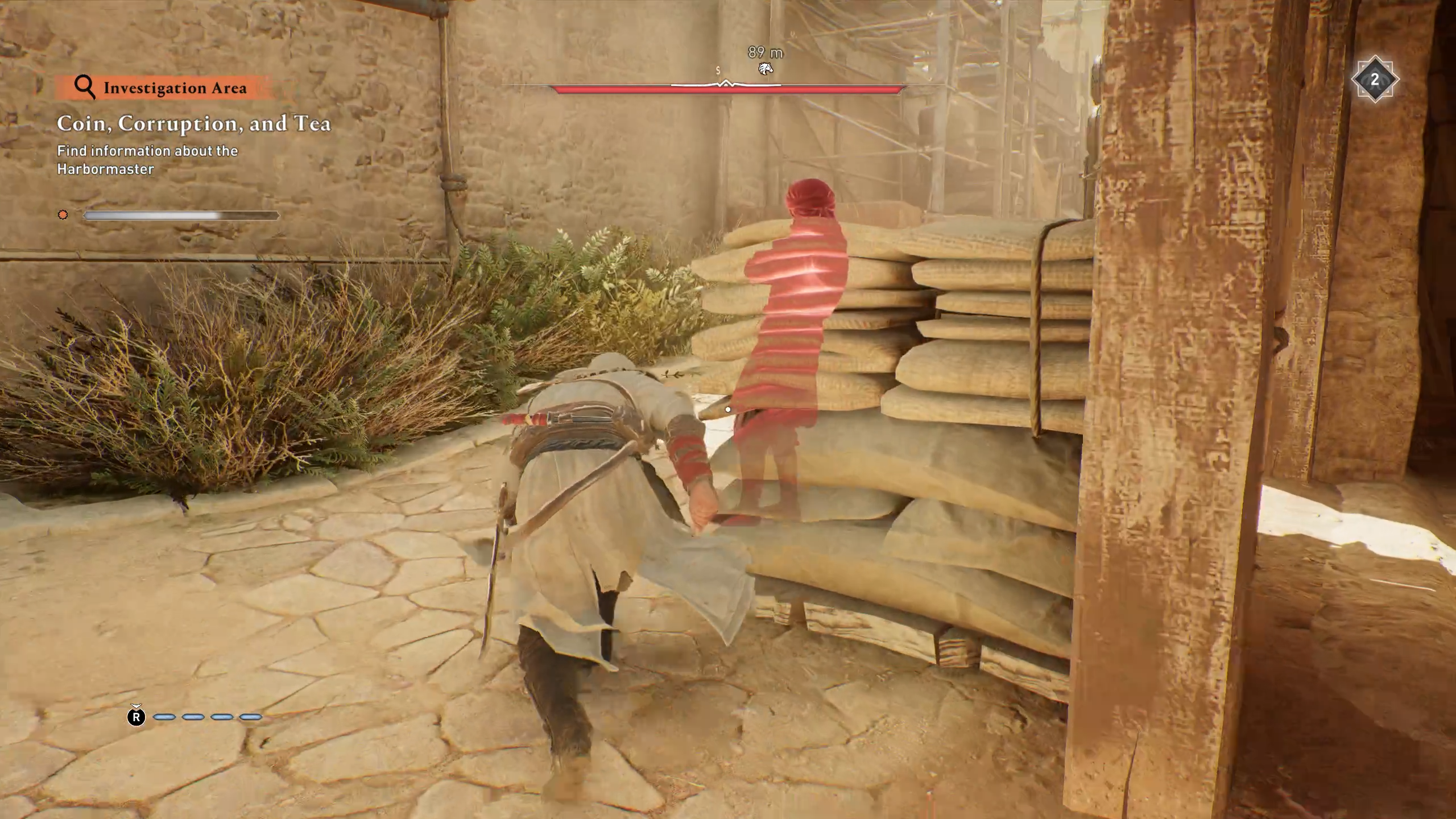Click the magnifying glass Investigation Area icon
This screenshot has width=1456, height=819.
coord(85,88)
